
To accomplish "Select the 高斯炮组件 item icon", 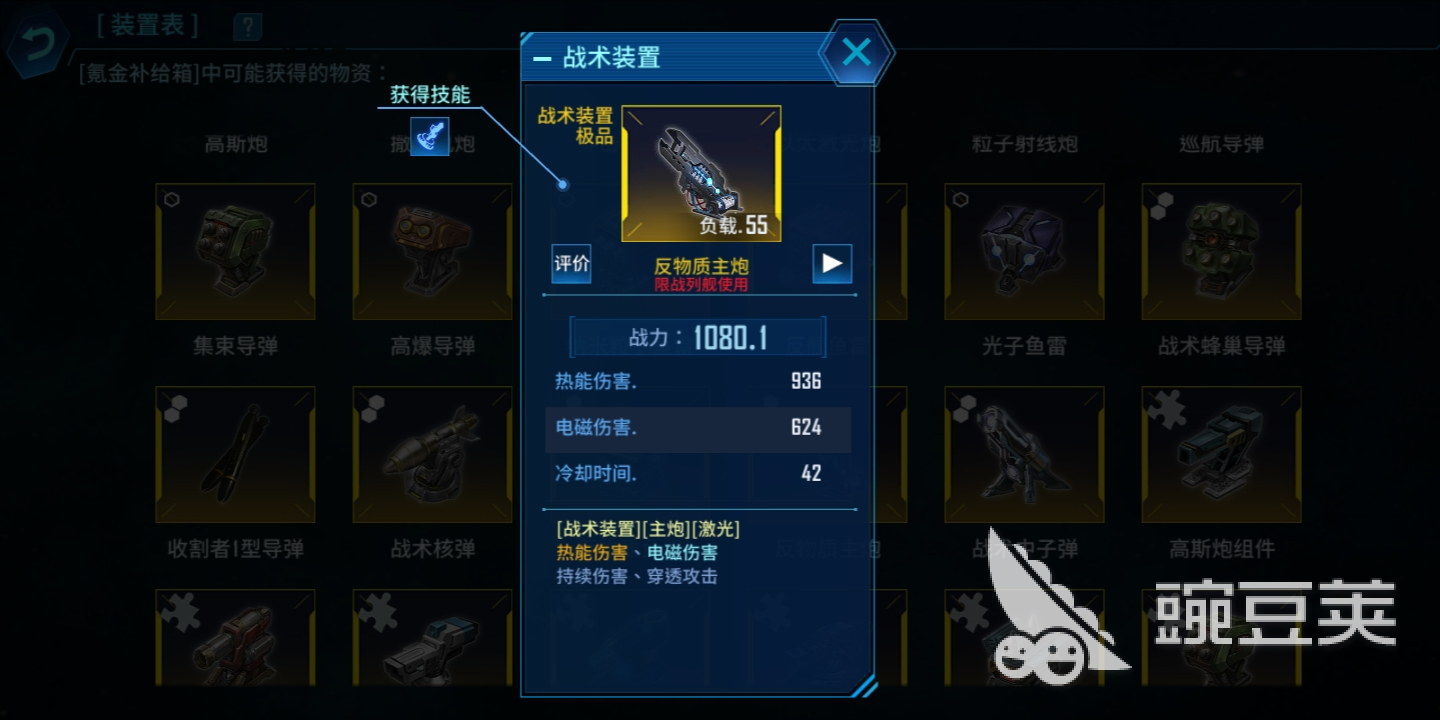I will click(1220, 453).
